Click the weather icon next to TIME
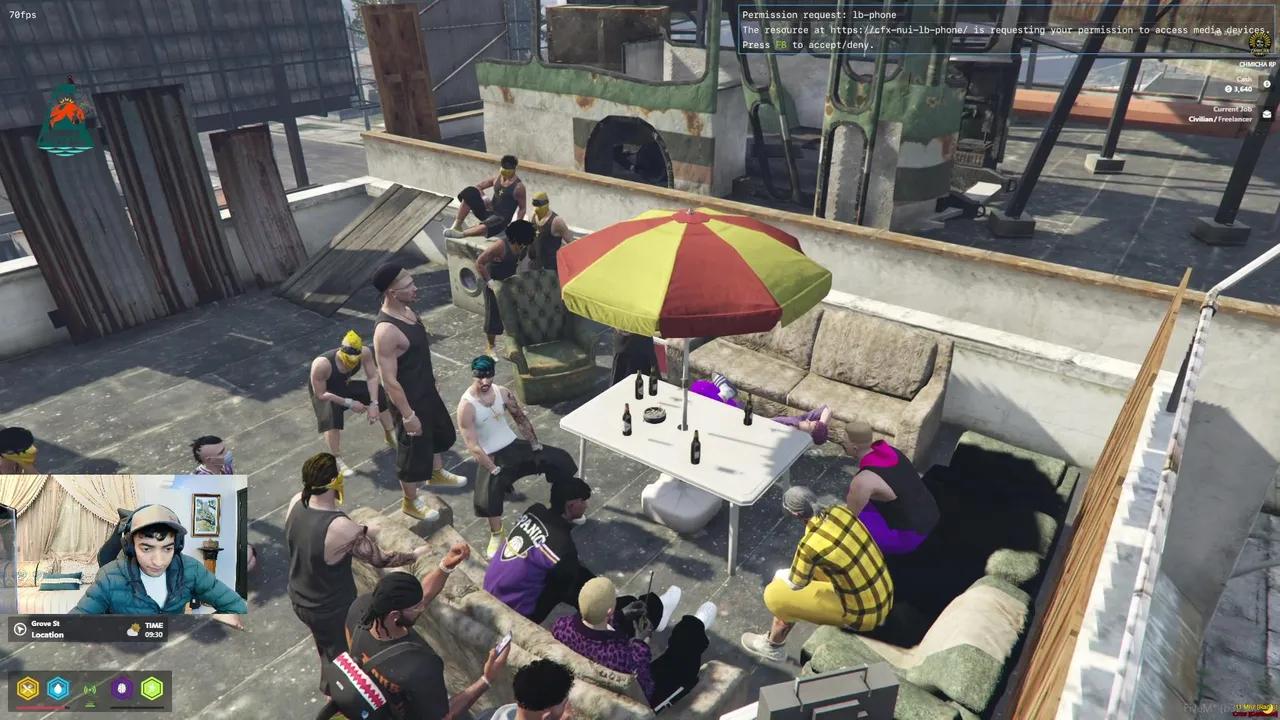 (133, 628)
